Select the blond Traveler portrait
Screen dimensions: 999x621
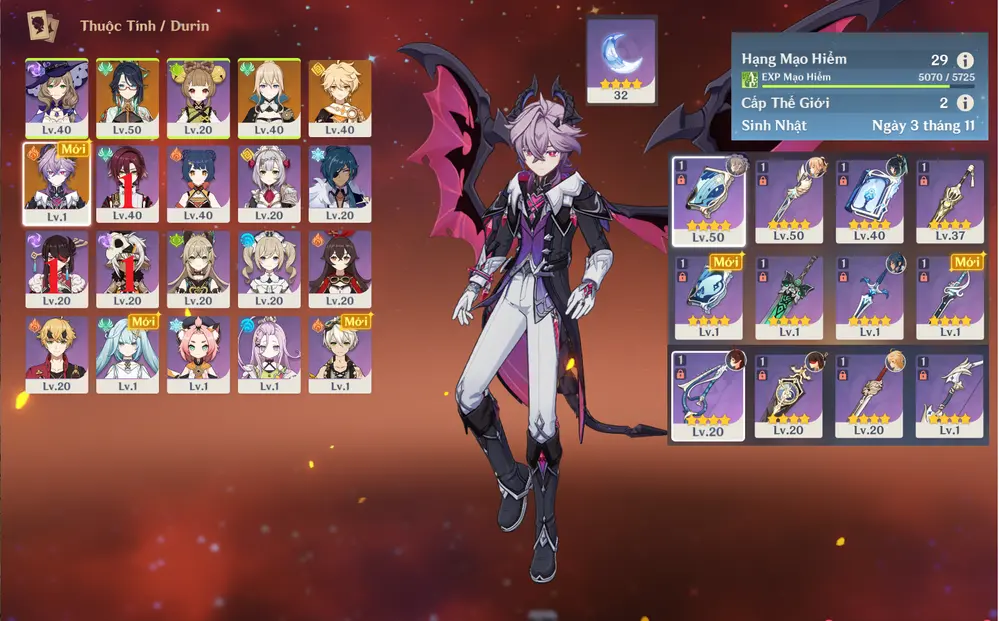(x=340, y=97)
